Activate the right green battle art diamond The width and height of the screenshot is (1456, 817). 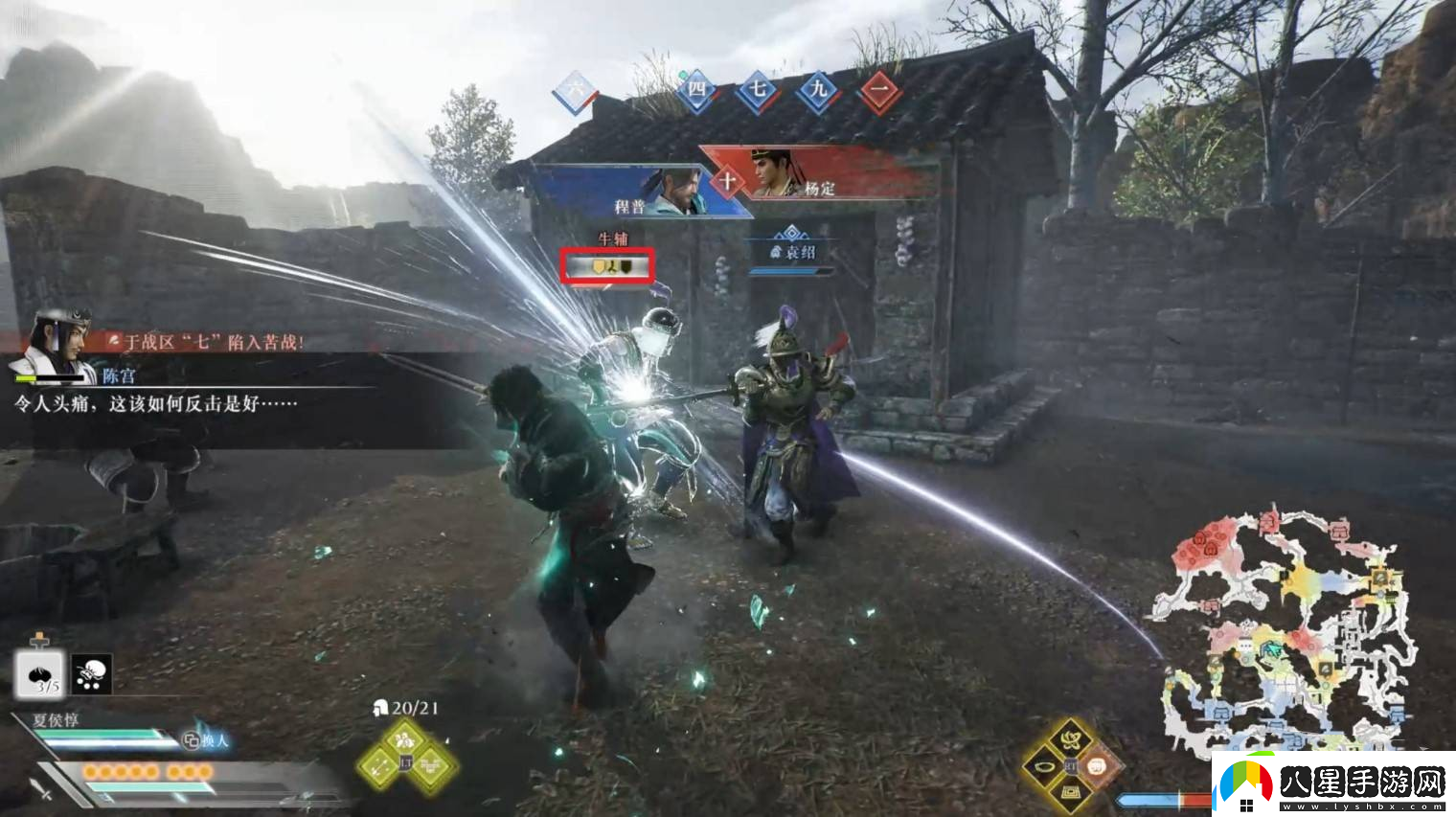coord(433,765)
